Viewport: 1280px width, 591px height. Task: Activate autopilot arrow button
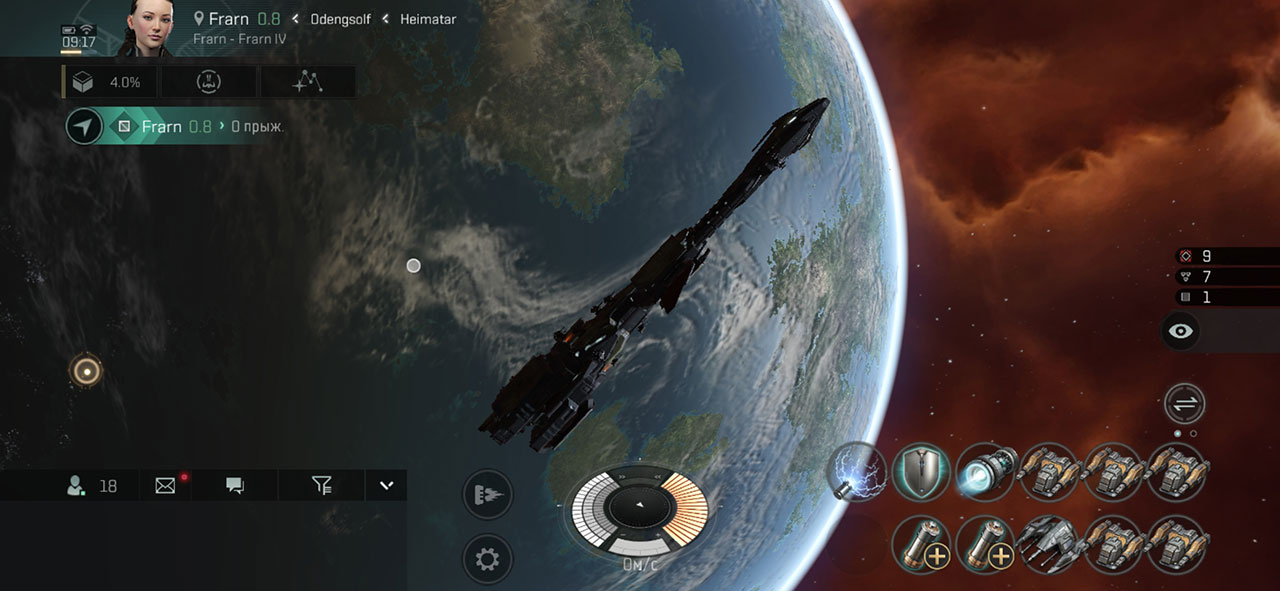tap(85, 127)
